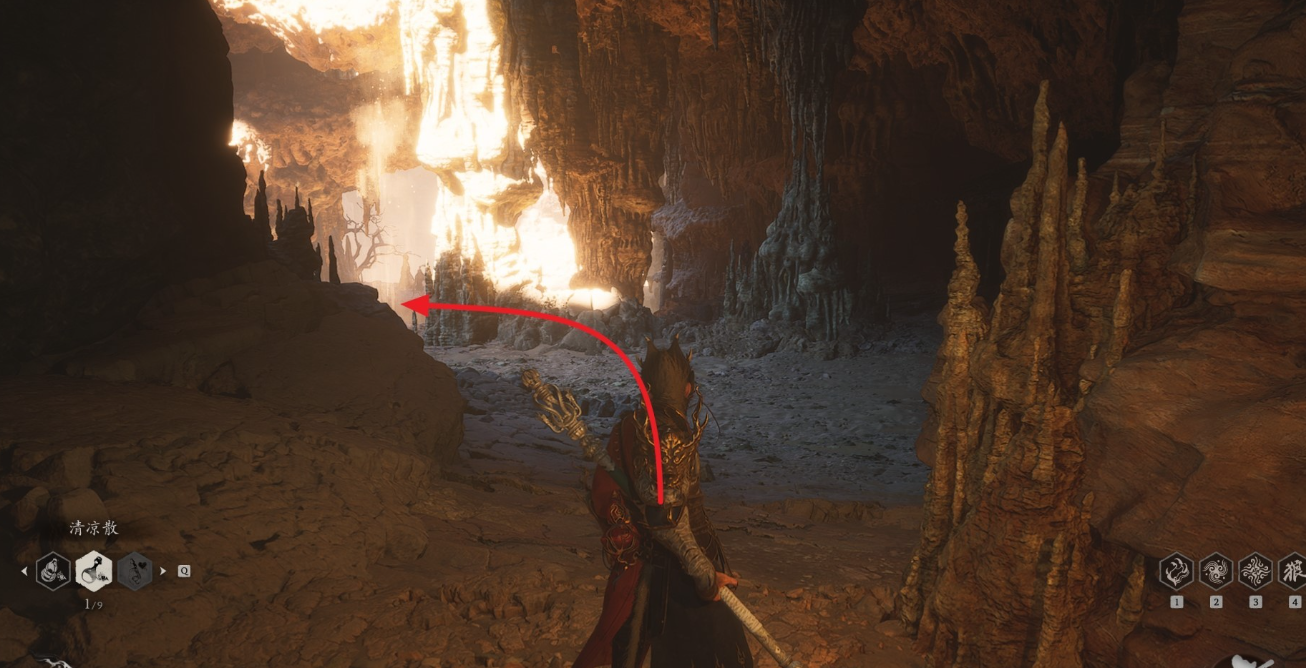The height and width of the screenshot is (668, 1306).
Task: Trigger the 狼 transformation in slot 4
Action: [1293, 571]
